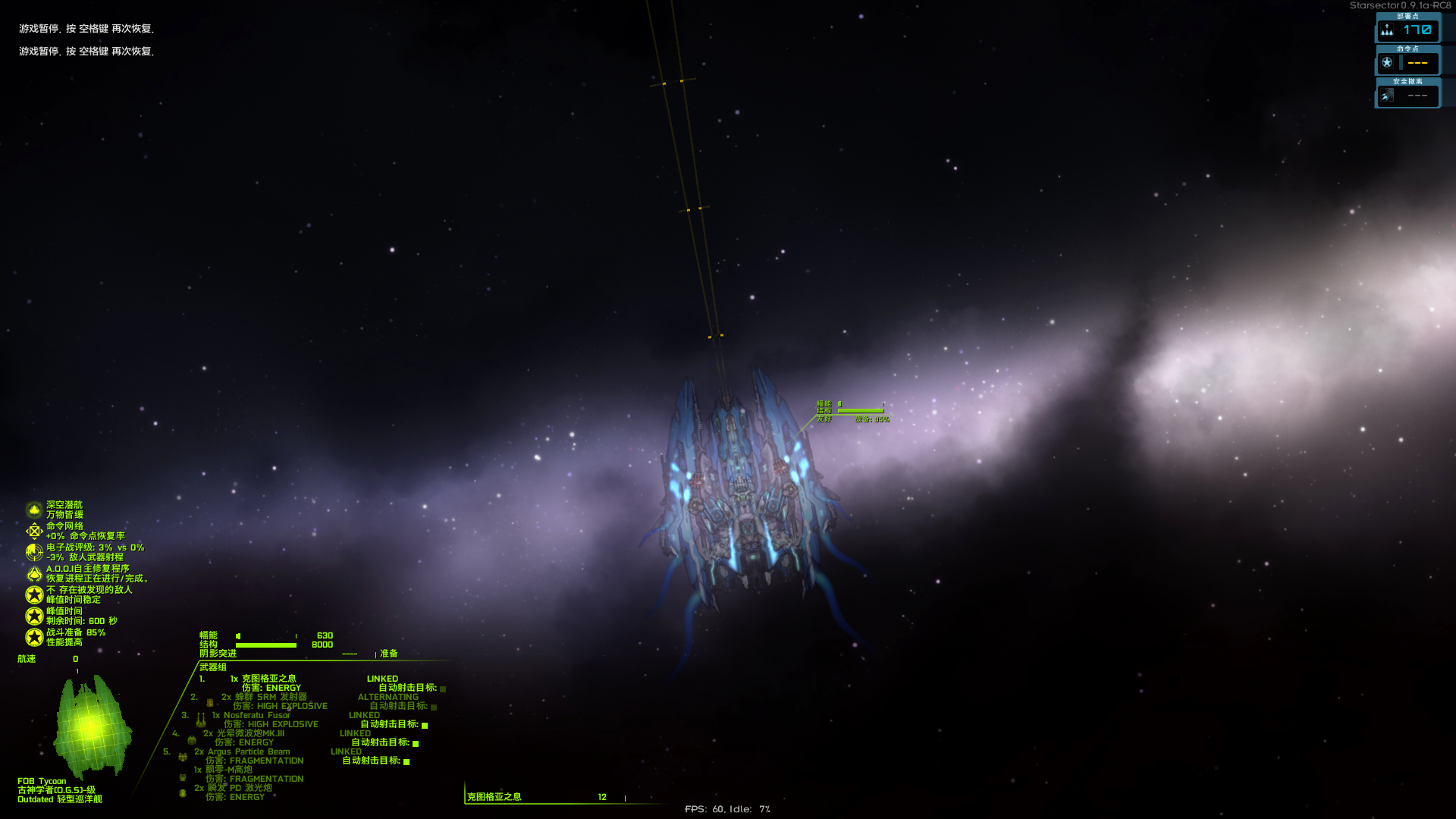Switch 克图格亚之息 group from LINKED mode
Image resolution: width=1456 pixels, height=819 pixels.
(x=383, y=678)
